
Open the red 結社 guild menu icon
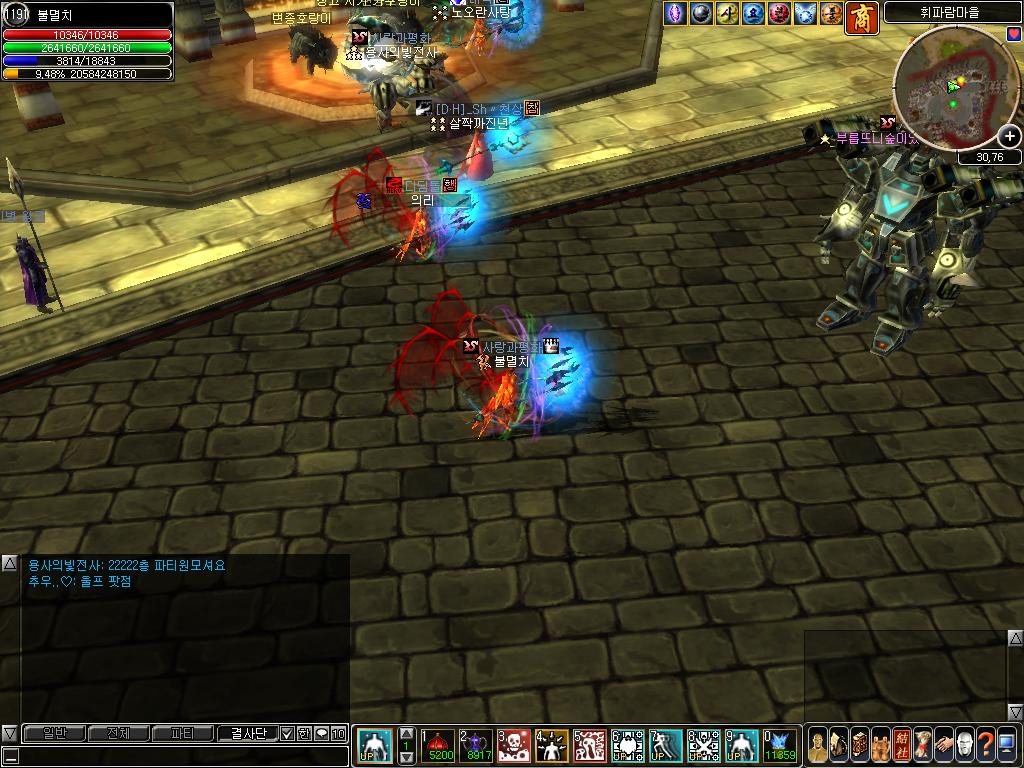pos(902,746)
